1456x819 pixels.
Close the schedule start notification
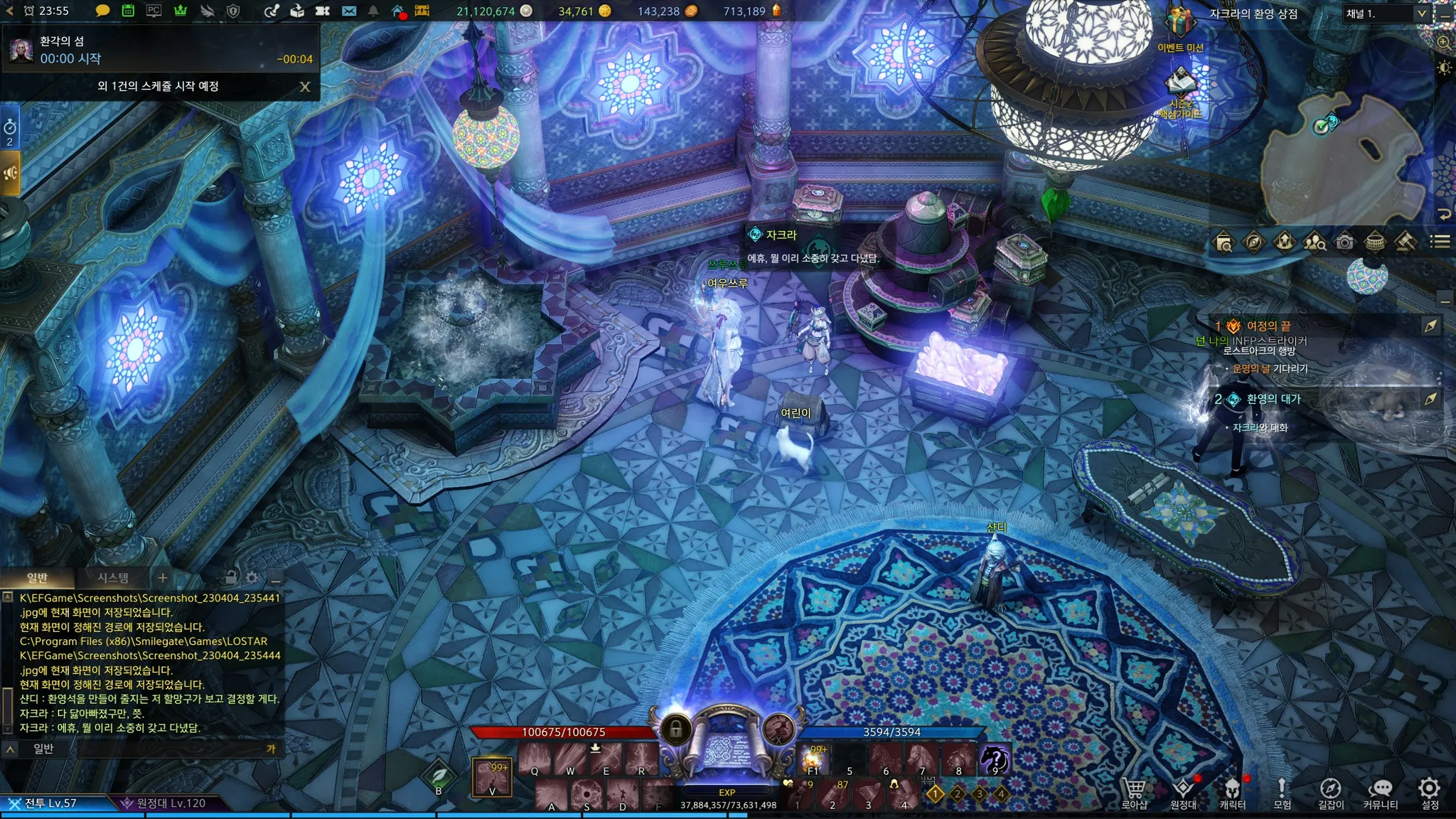tap(305, 87)
